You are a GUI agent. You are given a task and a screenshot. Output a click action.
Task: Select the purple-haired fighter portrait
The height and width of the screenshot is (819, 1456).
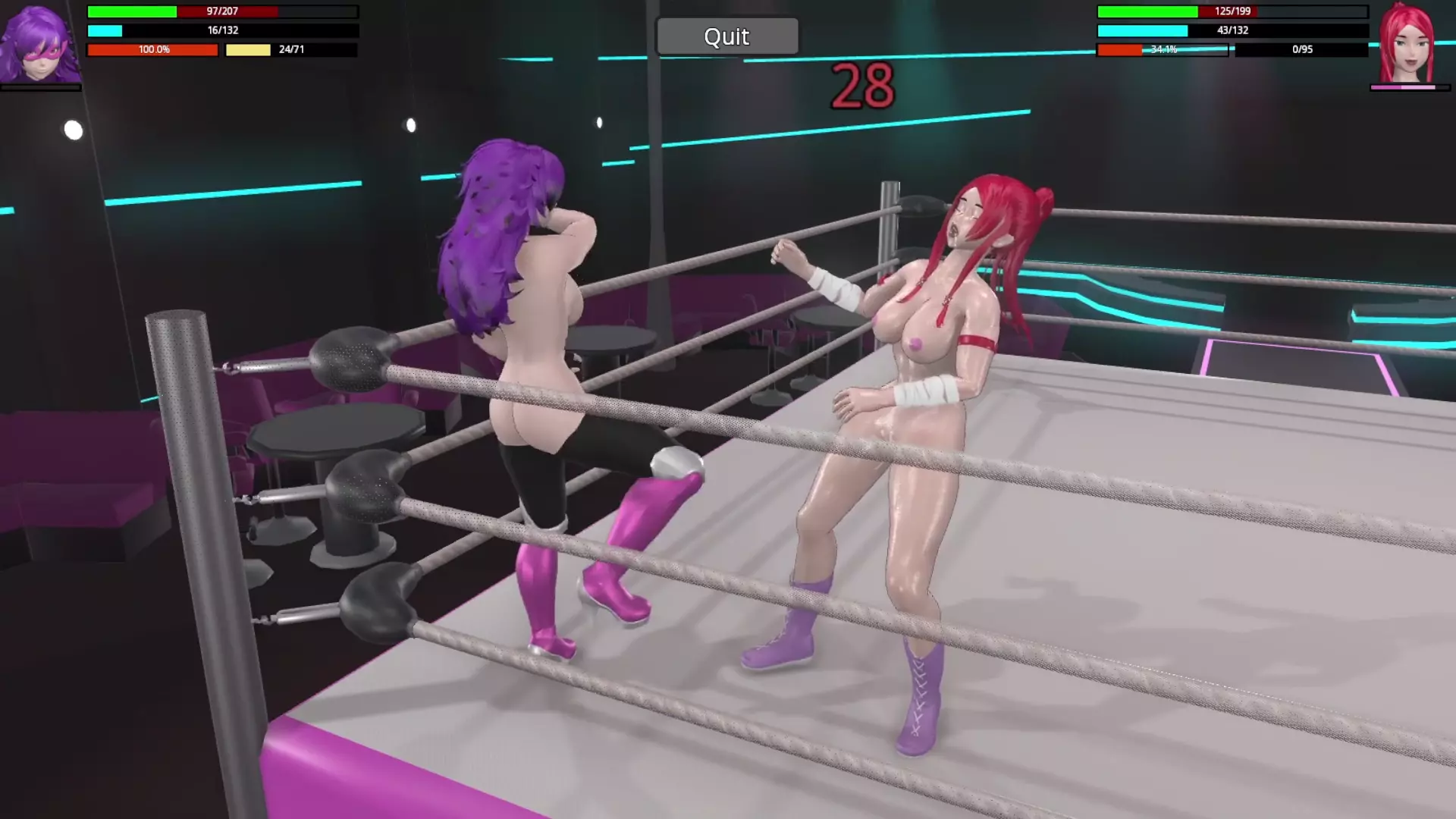39,44
